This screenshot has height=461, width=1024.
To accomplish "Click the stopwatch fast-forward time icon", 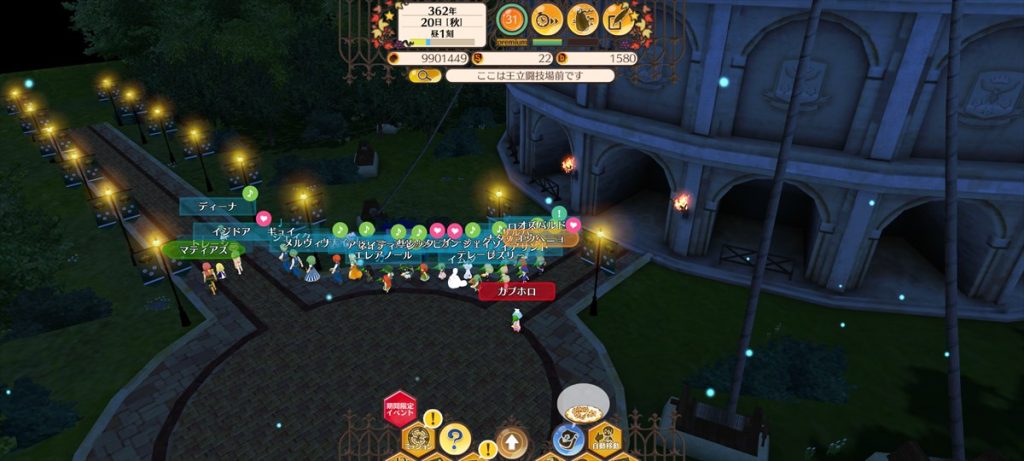I will (547, 18).
